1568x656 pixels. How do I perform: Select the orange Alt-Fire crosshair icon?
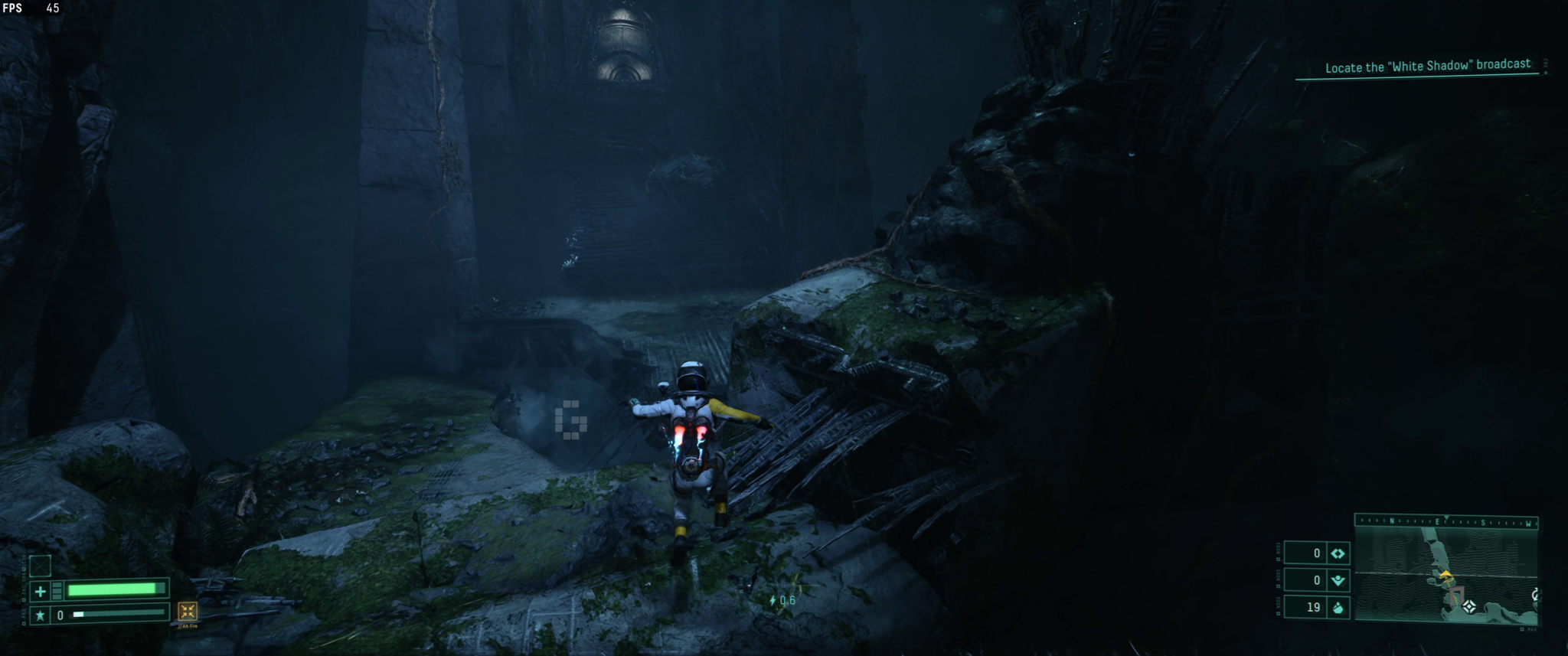coord(187,612)
